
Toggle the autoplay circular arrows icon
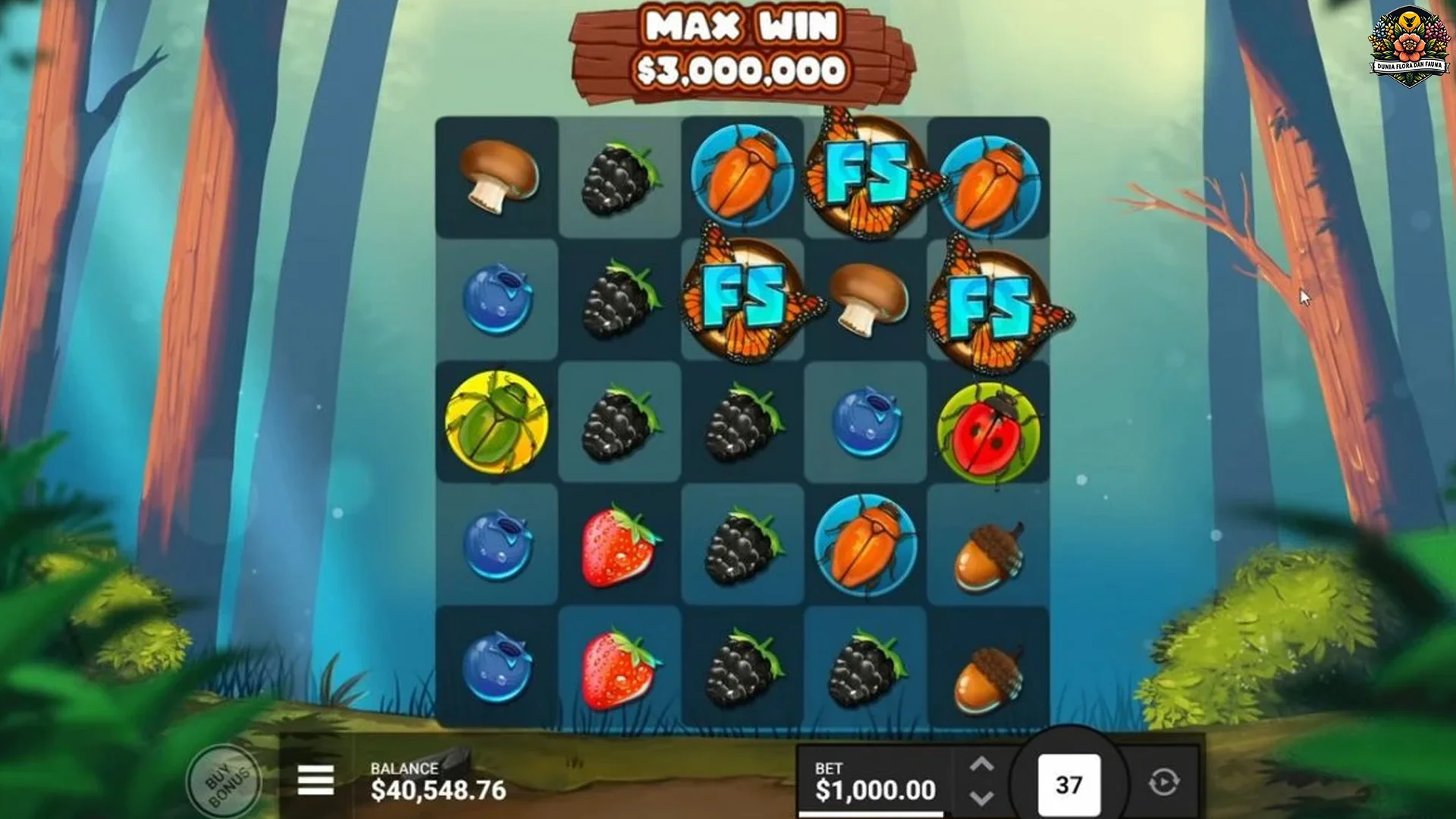1163,783
